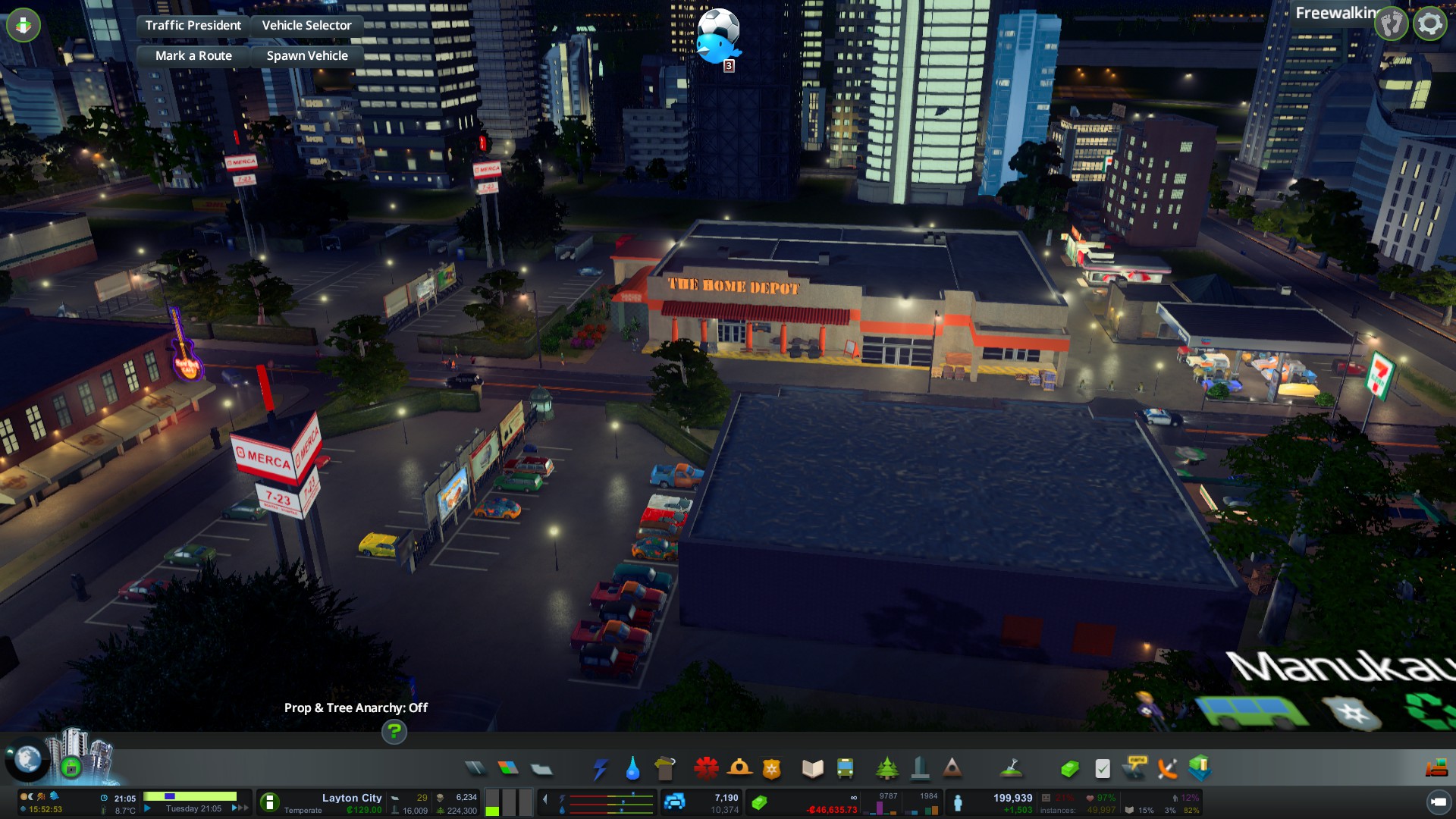The height and width of the screenshot is (819, 1456).
Task: Click the green question mark help button
Action: click(394, 731)
